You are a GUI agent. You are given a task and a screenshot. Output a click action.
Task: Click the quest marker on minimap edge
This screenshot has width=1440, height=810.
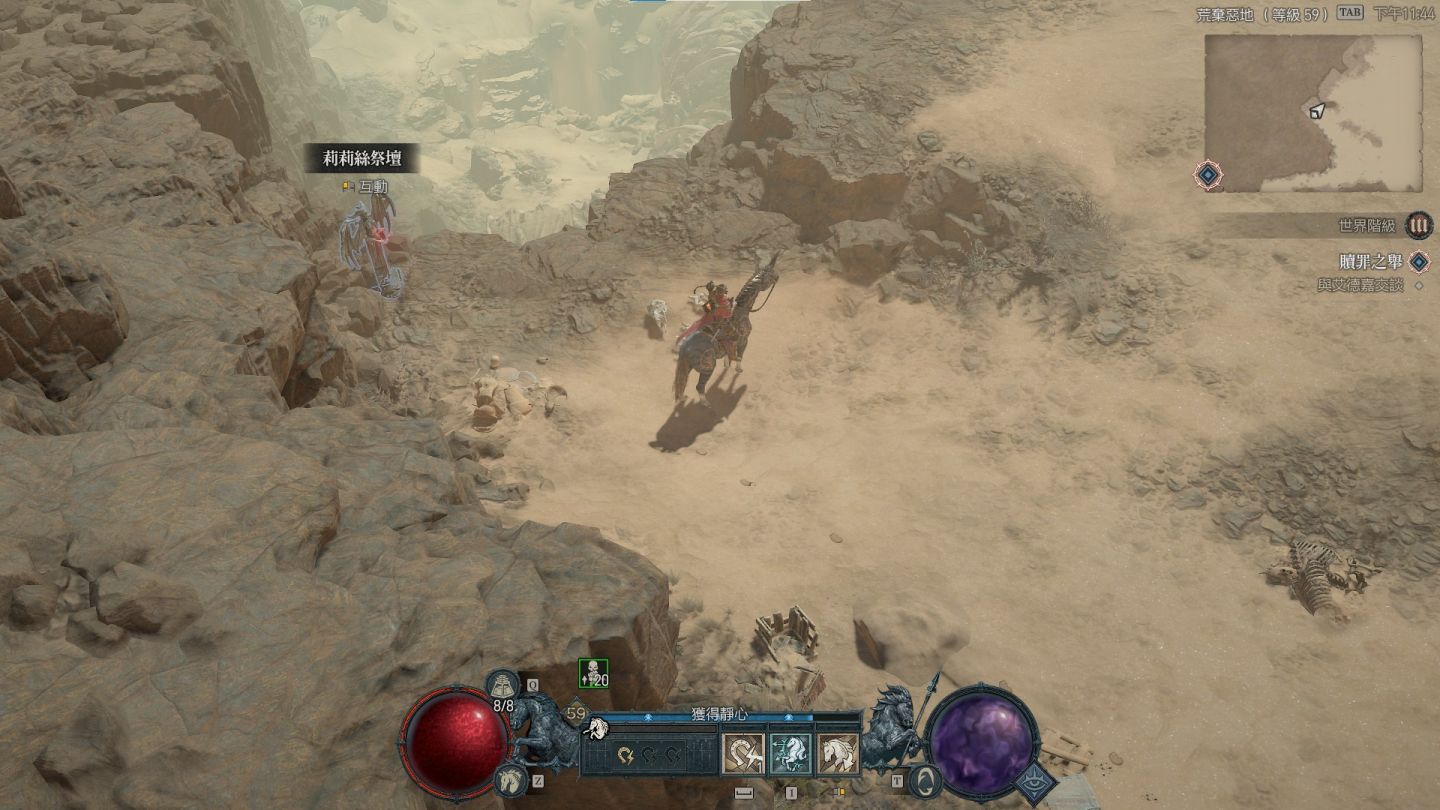tap(1208, 176)
